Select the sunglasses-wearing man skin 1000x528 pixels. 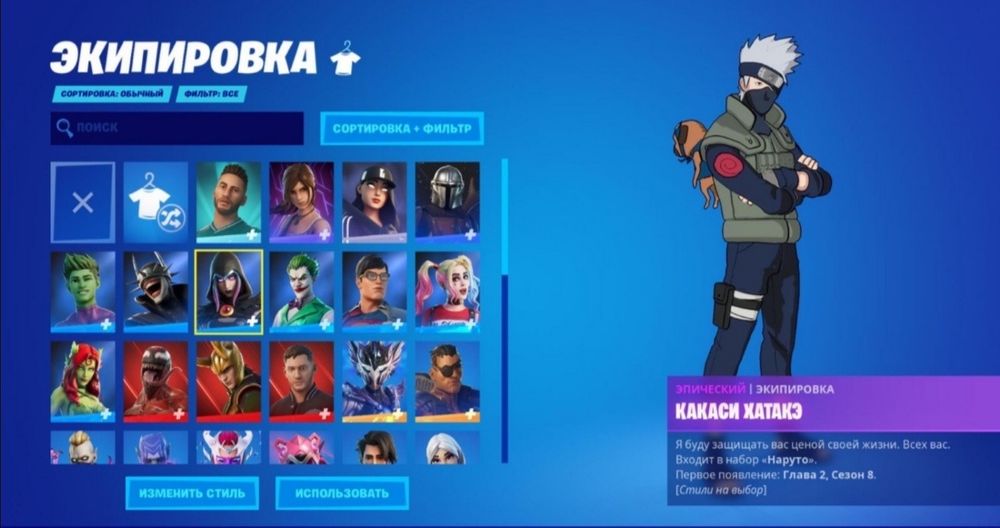(x=447, y=380)
